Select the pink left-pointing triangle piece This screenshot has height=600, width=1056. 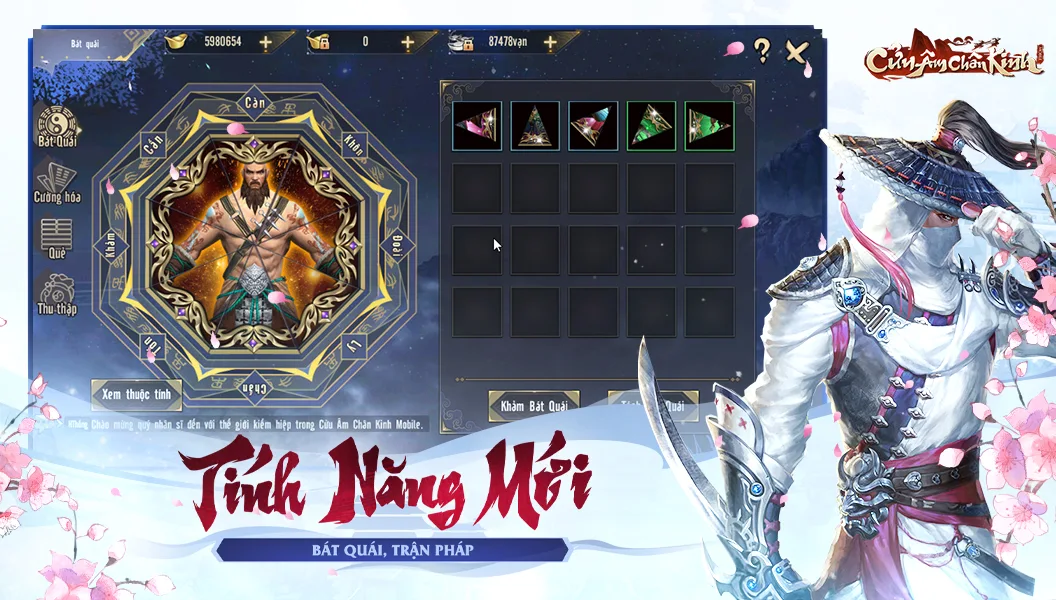(477, 126)
